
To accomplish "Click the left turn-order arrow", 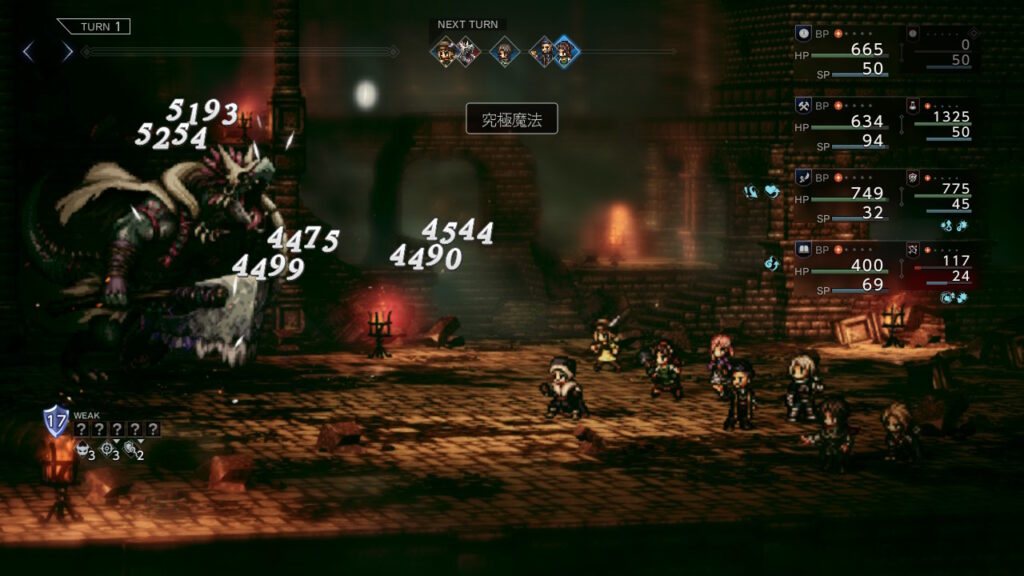I will coord(28,51).
